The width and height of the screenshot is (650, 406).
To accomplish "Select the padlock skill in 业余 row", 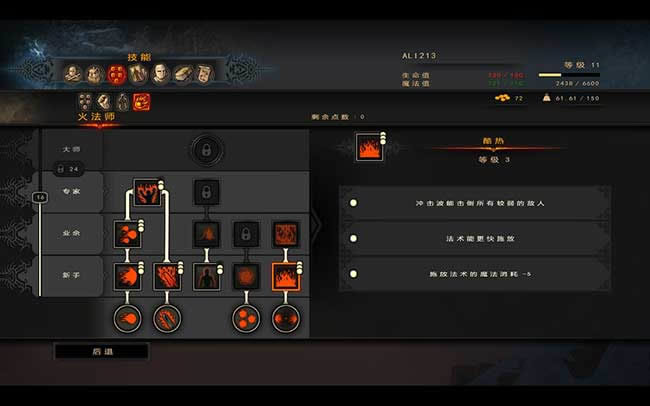I will pos(246,234).
